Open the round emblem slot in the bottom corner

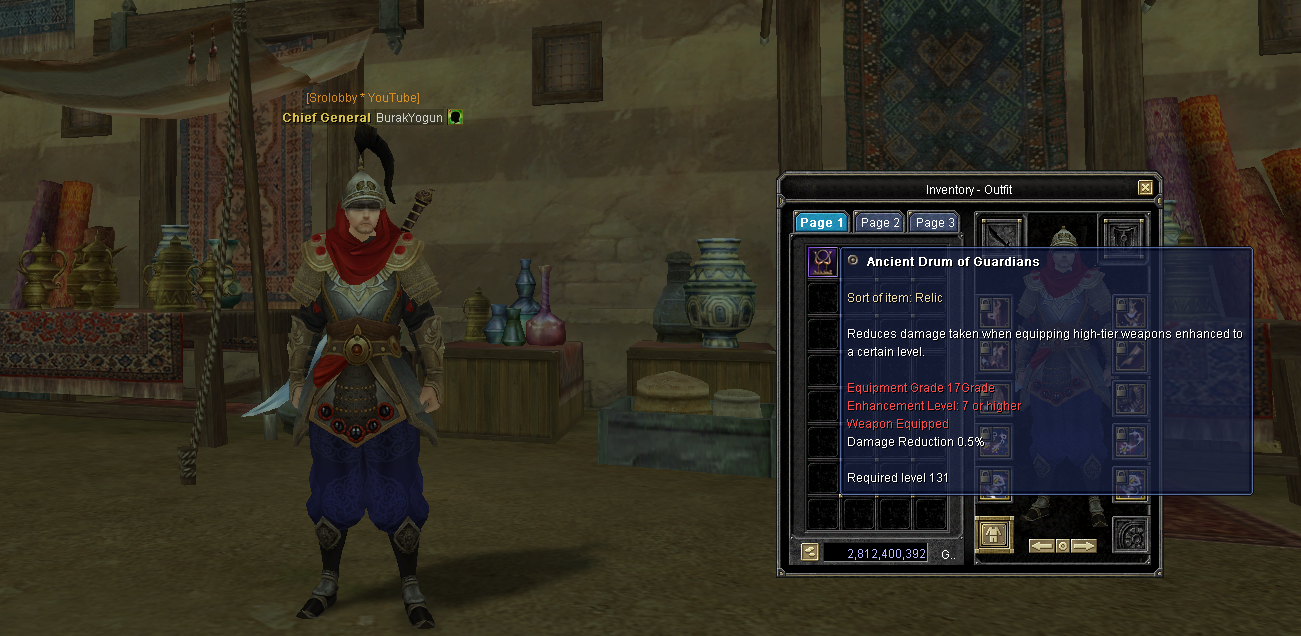(x=1130, y=534)
